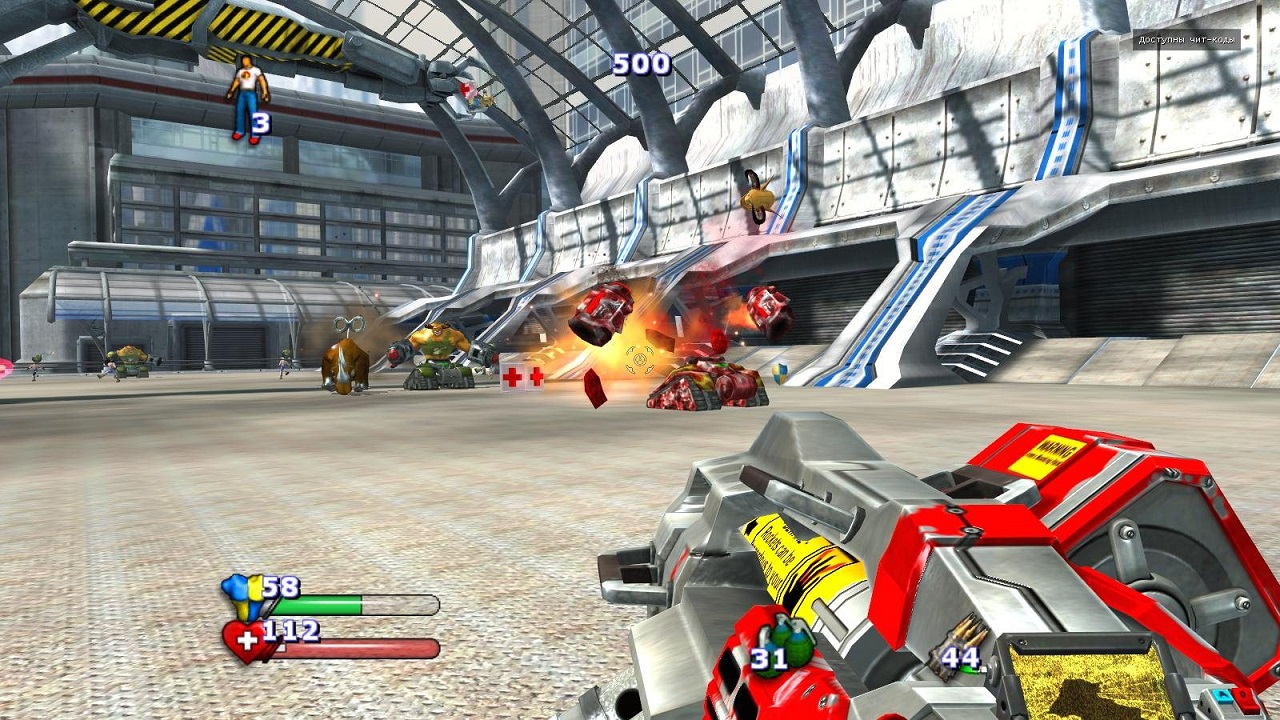1280x720 pixels.
Task: Click the Sam lives icon
Action: tap(245, 97)
